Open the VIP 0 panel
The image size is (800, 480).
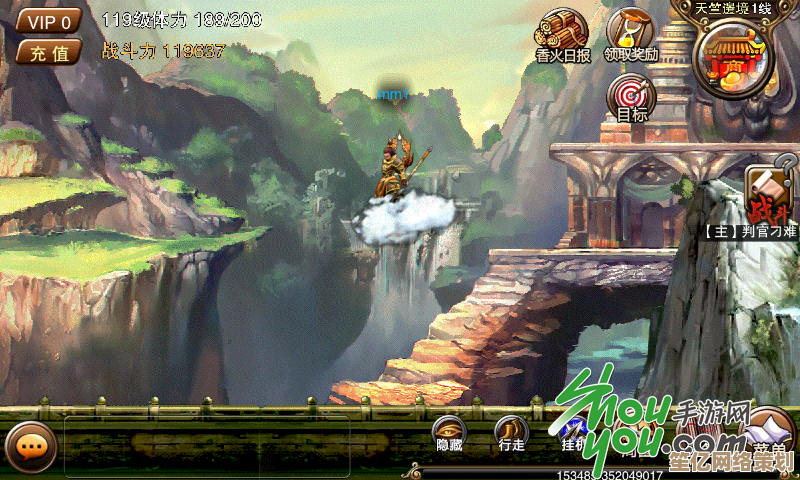coord(49,21)
